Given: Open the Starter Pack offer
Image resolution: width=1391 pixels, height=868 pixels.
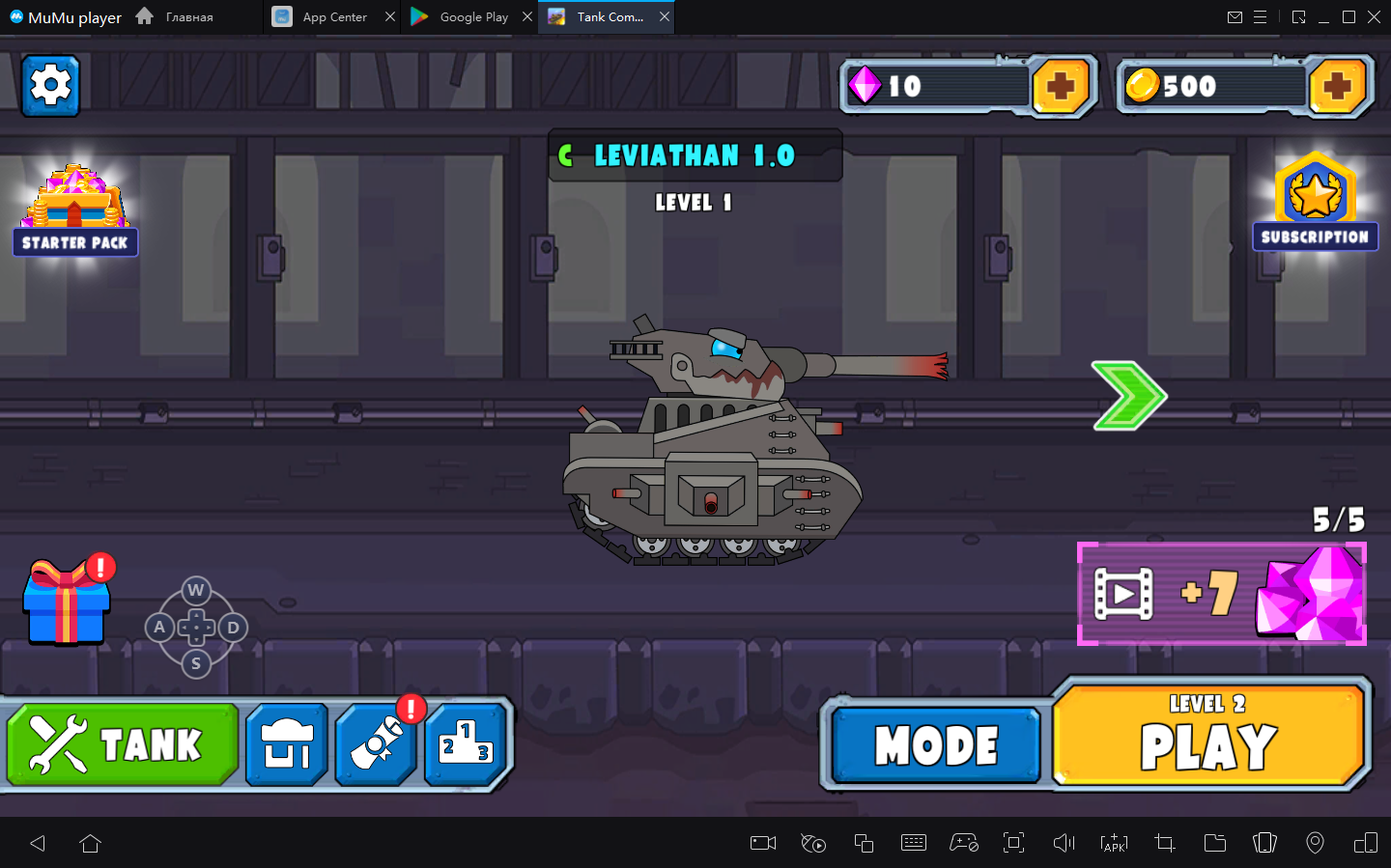Looking at the screenshot, I should (75, 211).
